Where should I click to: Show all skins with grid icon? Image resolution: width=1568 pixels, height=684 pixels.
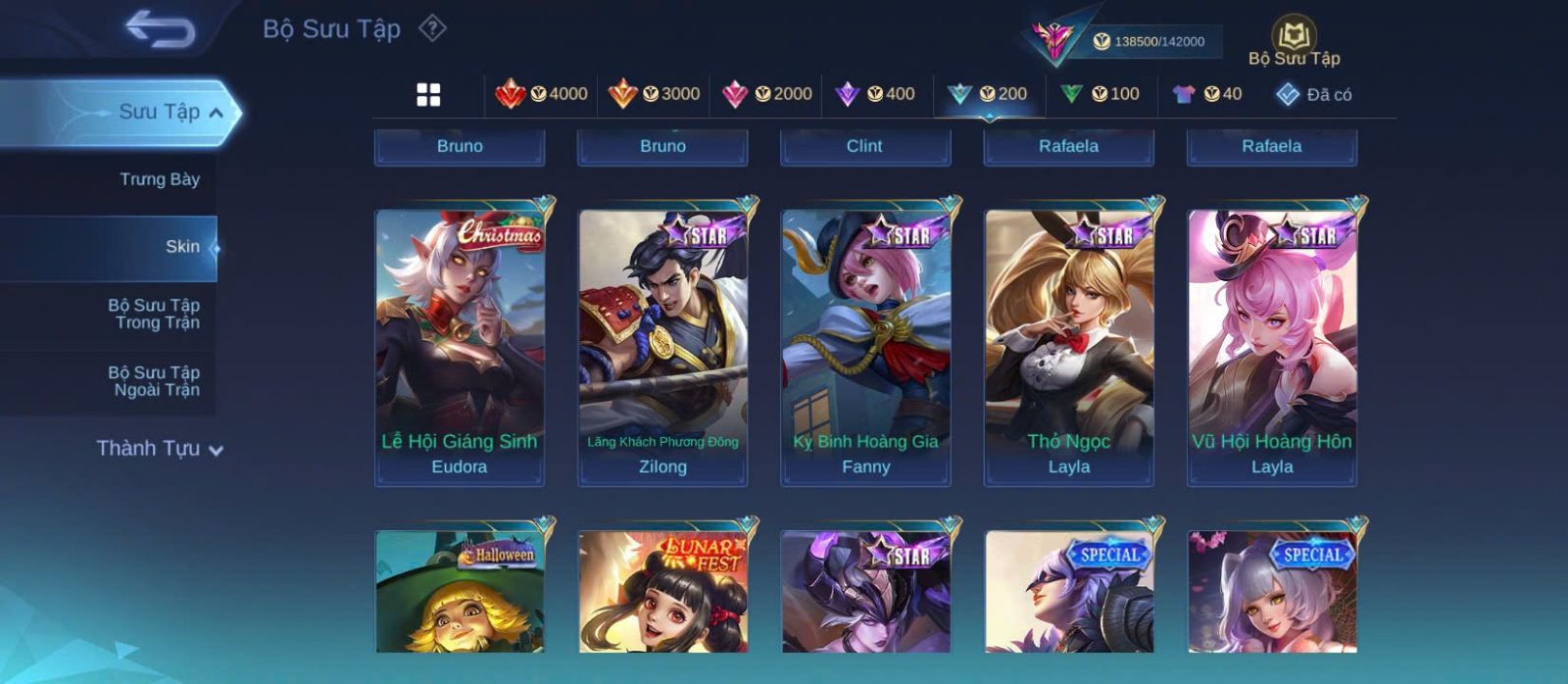428,94
